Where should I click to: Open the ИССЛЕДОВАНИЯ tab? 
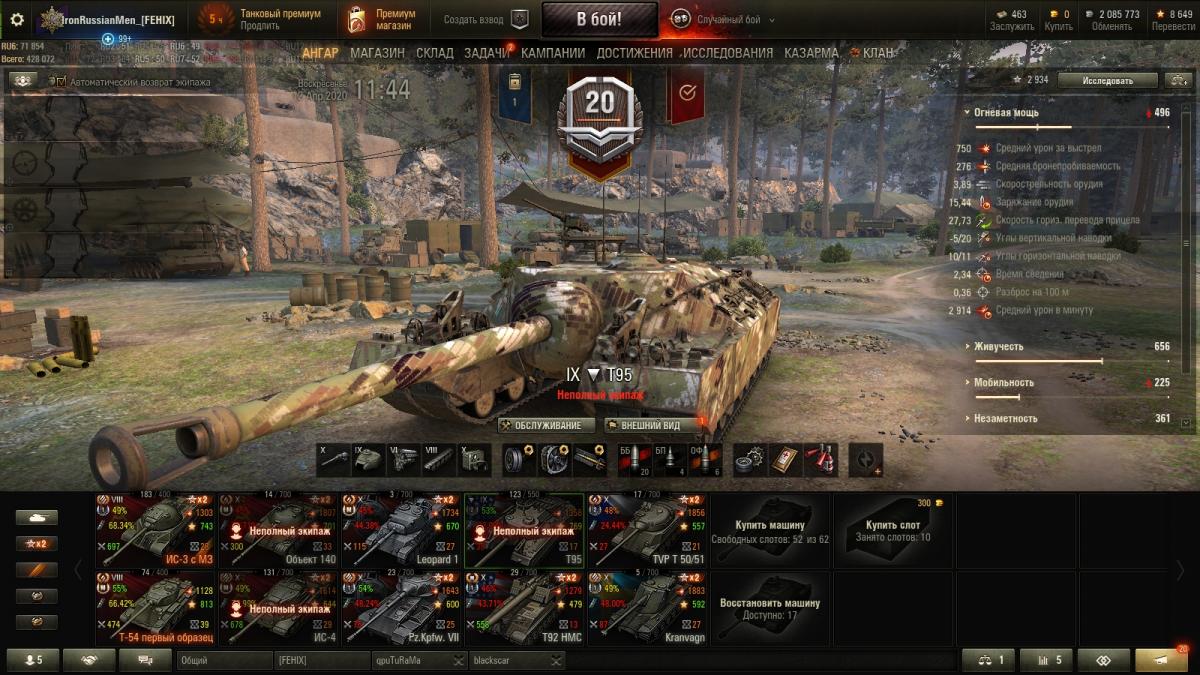tap(727, 53)
